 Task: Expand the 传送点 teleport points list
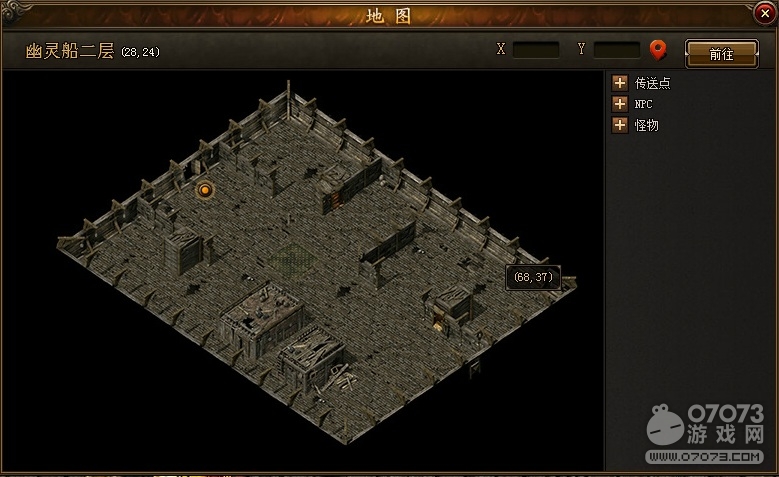pos(620,83)
